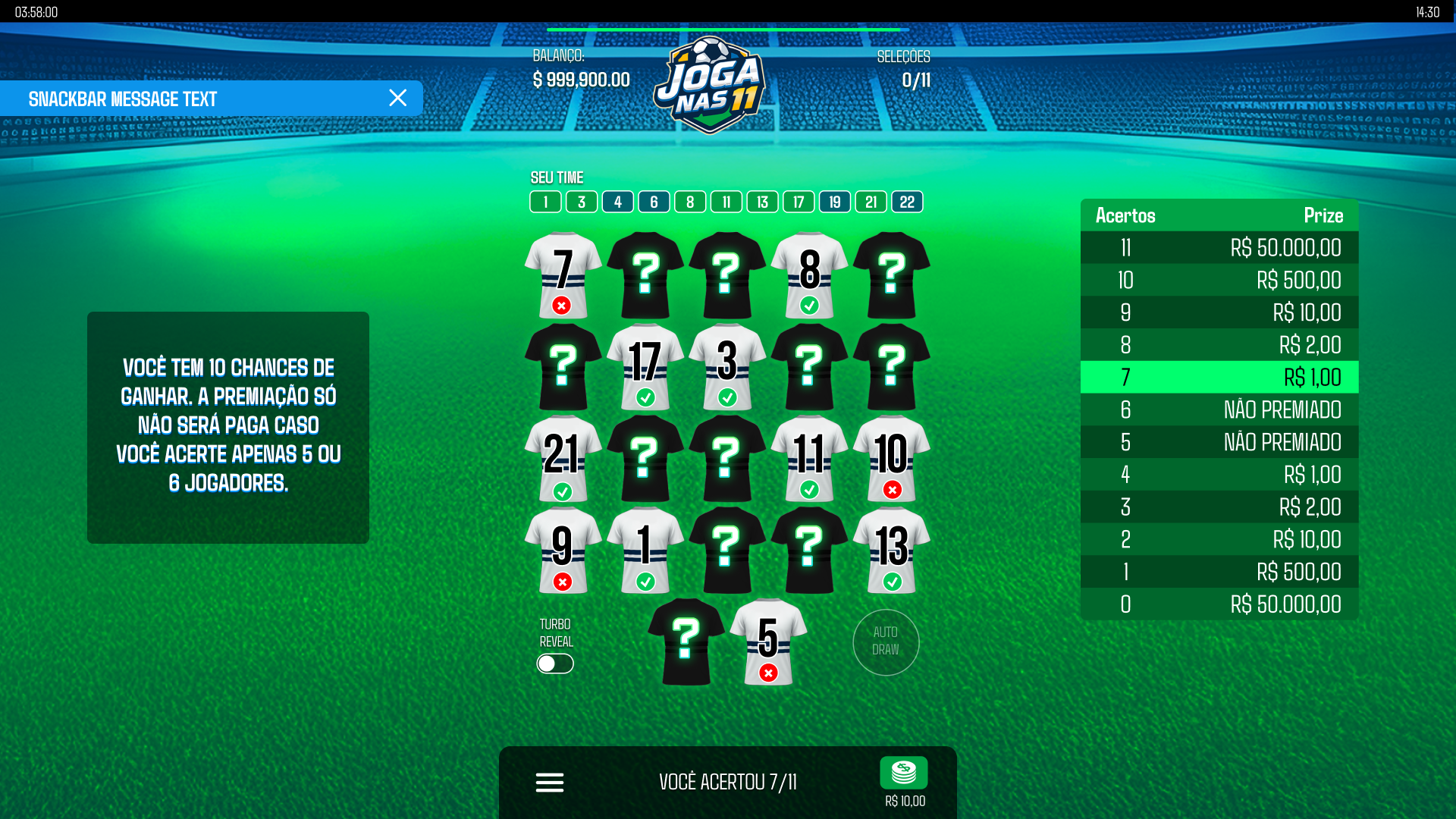This screenshot has height=819, width=1456.
Task: Open the hamburger menu
Action: 550,782
